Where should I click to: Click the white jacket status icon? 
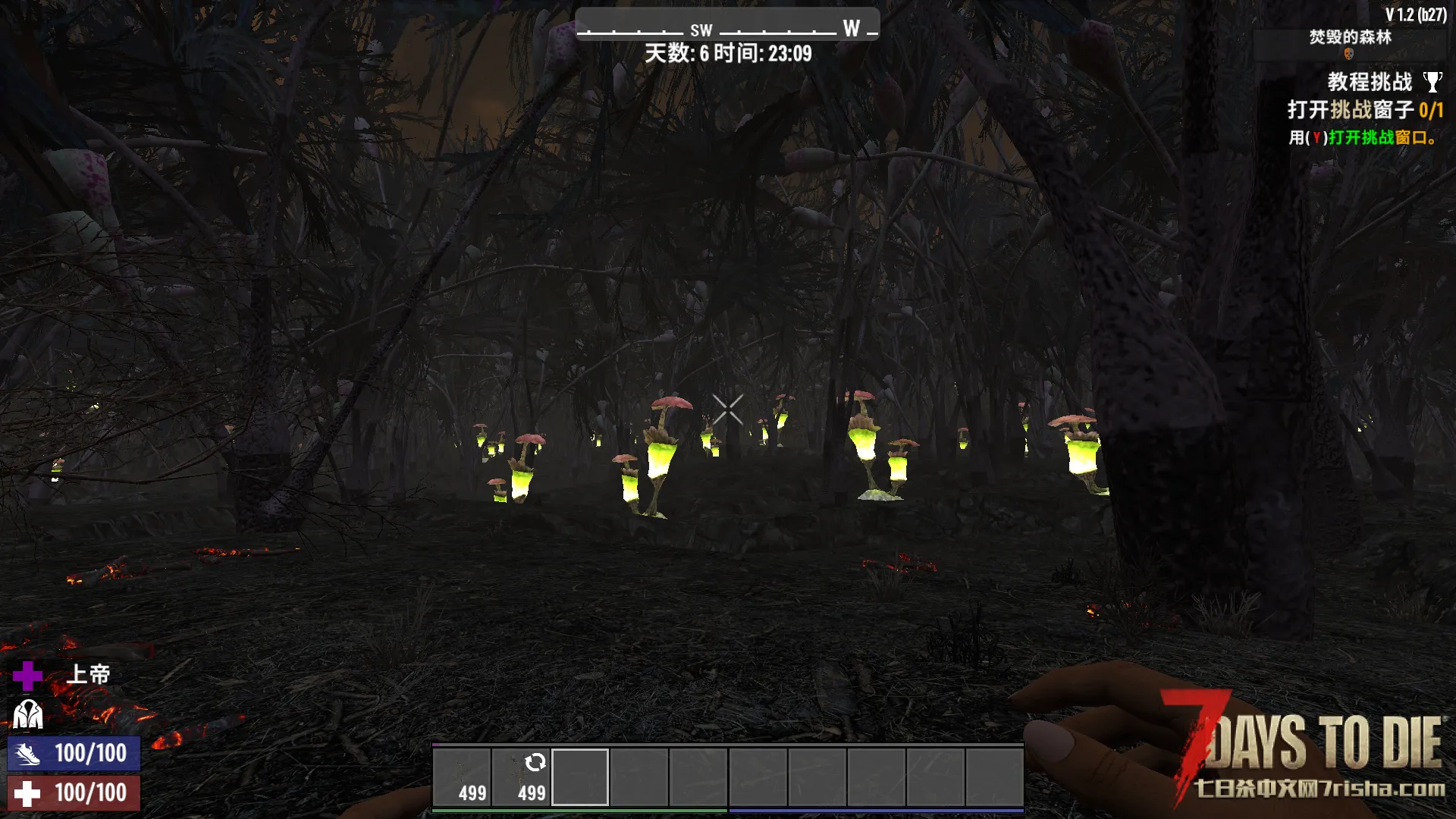pos(28,714)
